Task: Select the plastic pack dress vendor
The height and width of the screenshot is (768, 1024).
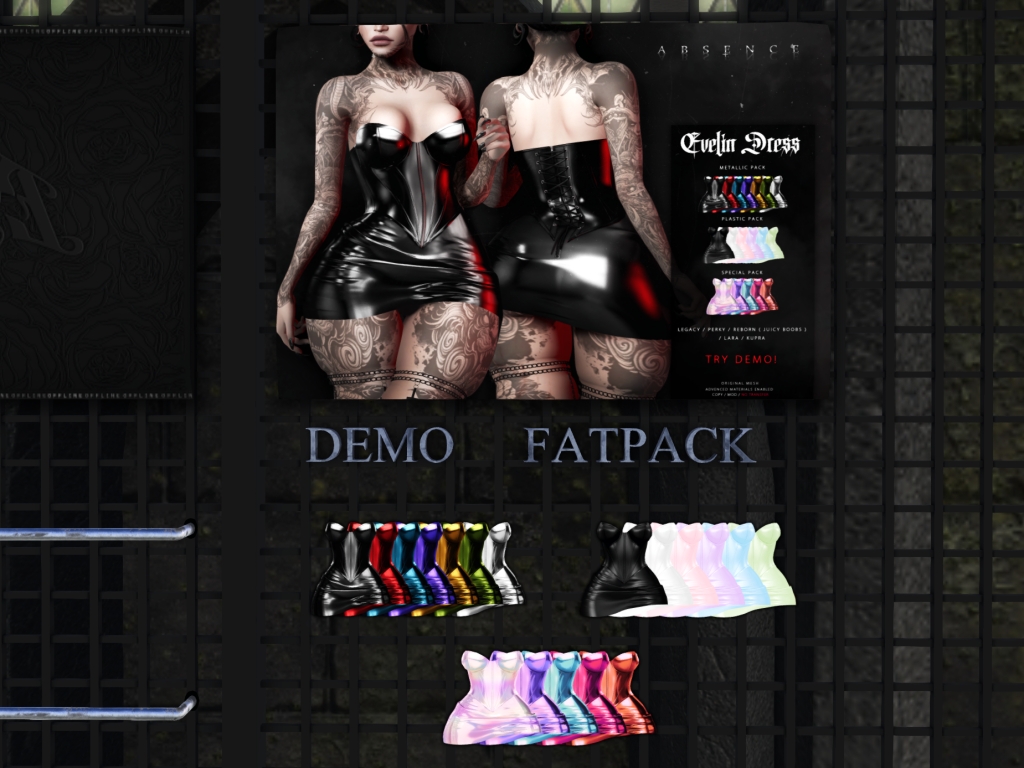Action: point(689,566)
